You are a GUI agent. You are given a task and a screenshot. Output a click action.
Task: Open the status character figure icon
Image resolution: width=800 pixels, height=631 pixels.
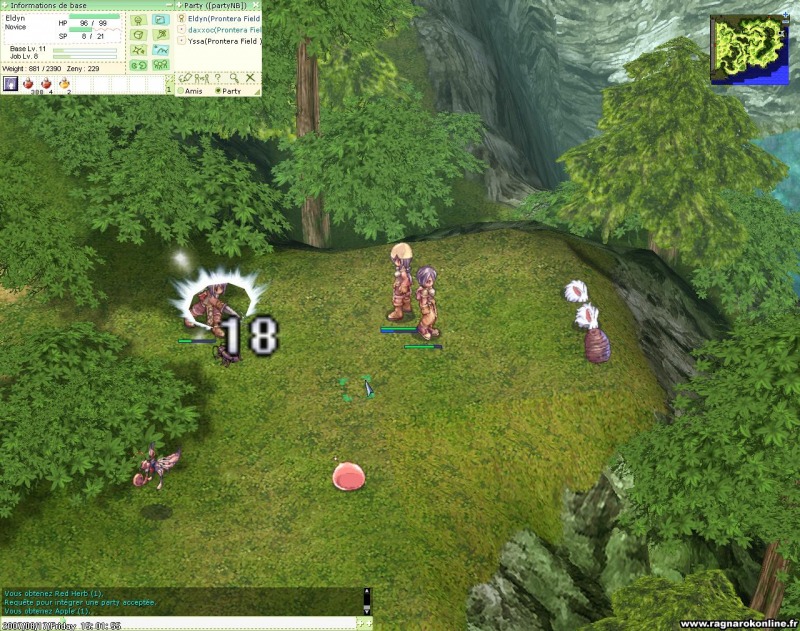tap(139, 19)
